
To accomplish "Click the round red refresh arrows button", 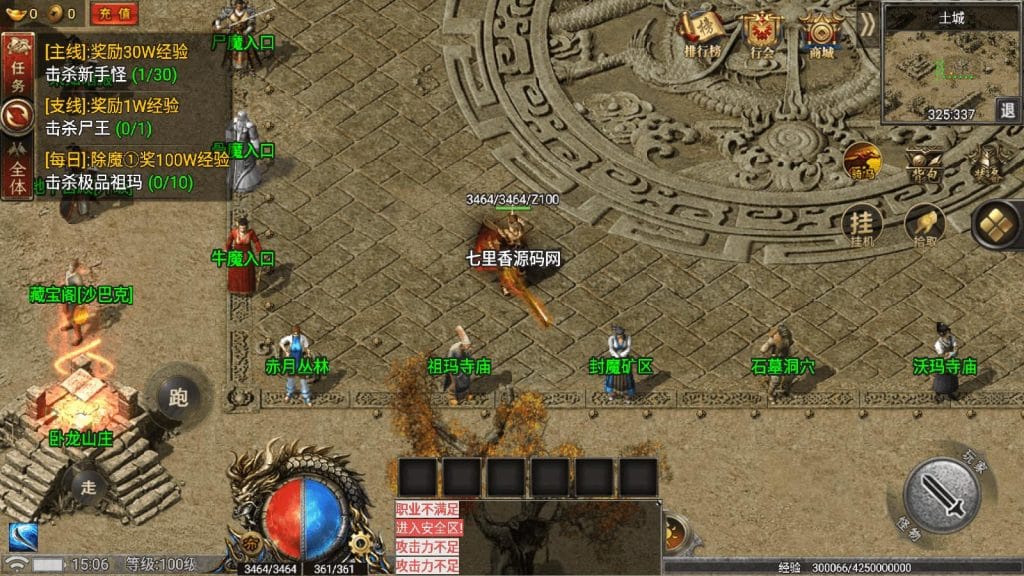I will click(x=17, y=116).
